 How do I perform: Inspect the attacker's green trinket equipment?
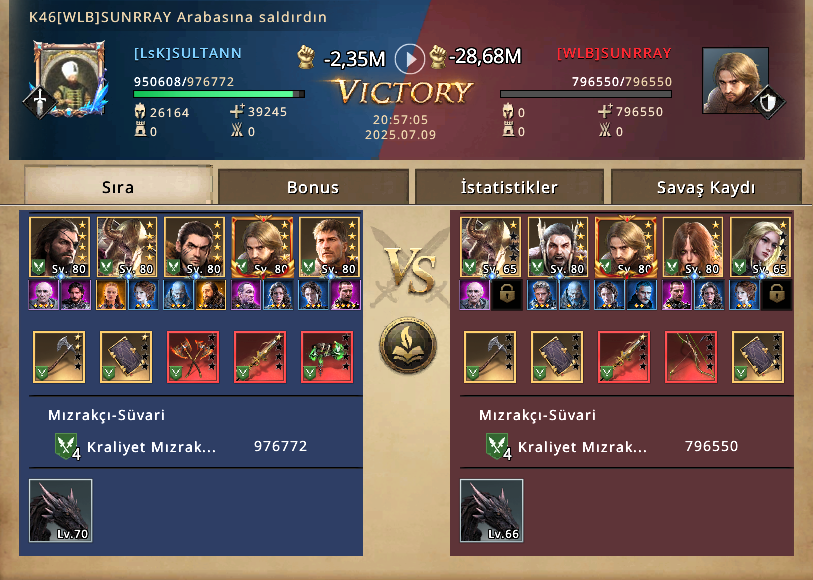pyautogui.click(x=327, y=357)
